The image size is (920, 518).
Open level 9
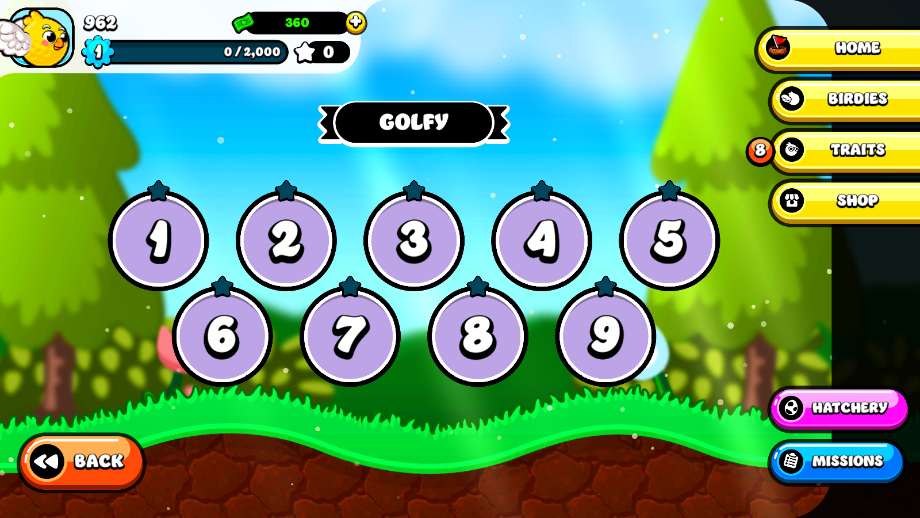pos(605,336)
